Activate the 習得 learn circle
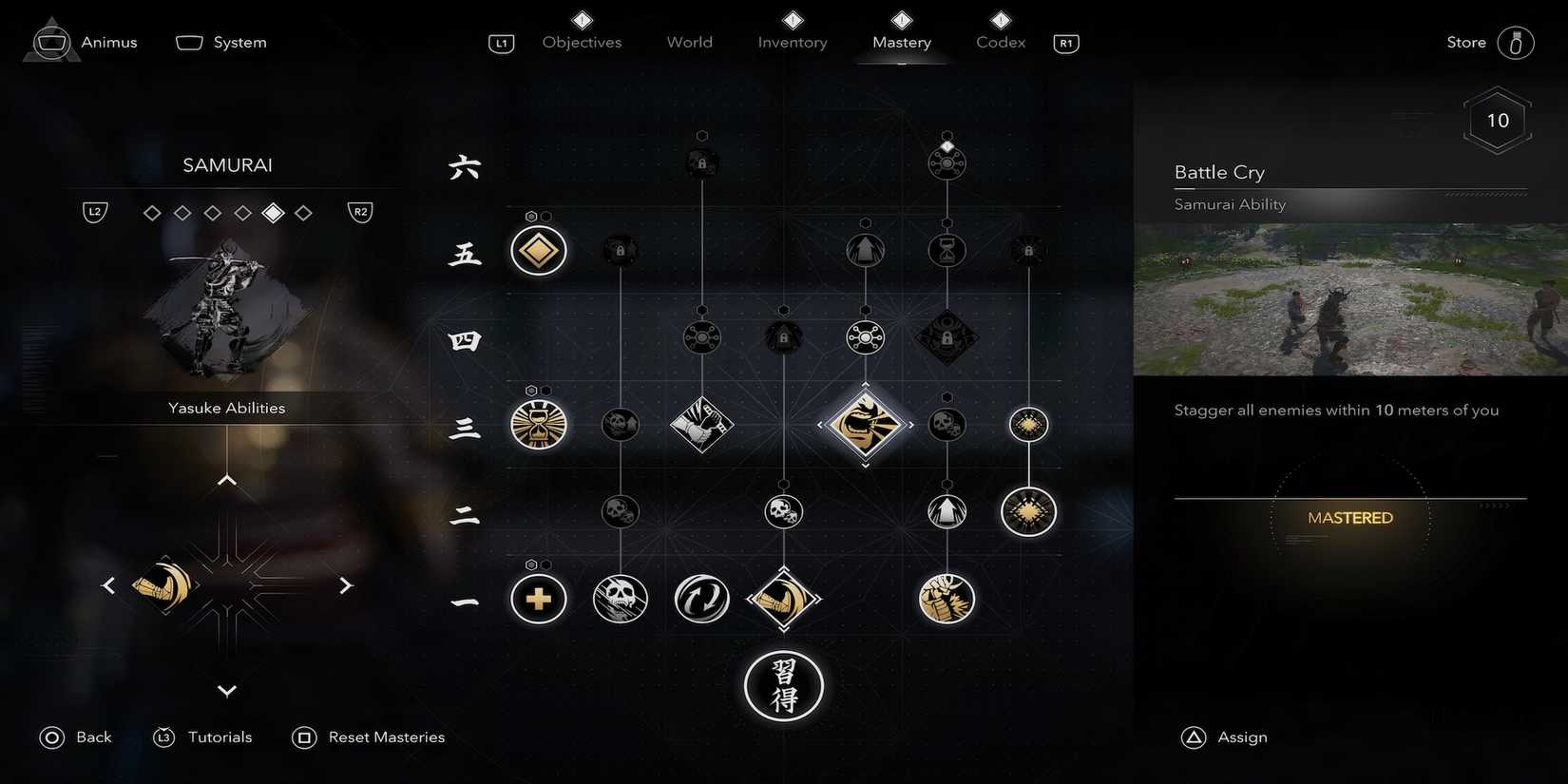Image resolution: width=1568 pixels, height=784 pixels. [x=784, y=685]
